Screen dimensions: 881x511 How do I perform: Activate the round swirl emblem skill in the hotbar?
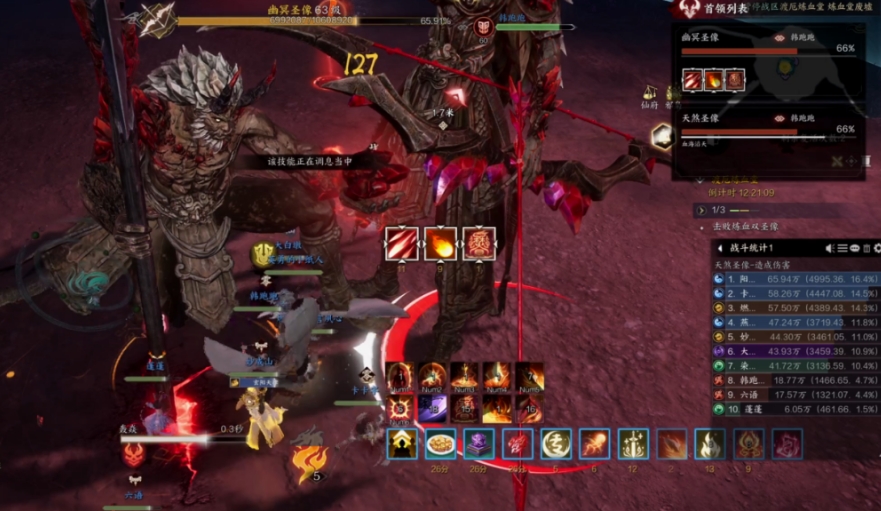(x=556, y=444)
